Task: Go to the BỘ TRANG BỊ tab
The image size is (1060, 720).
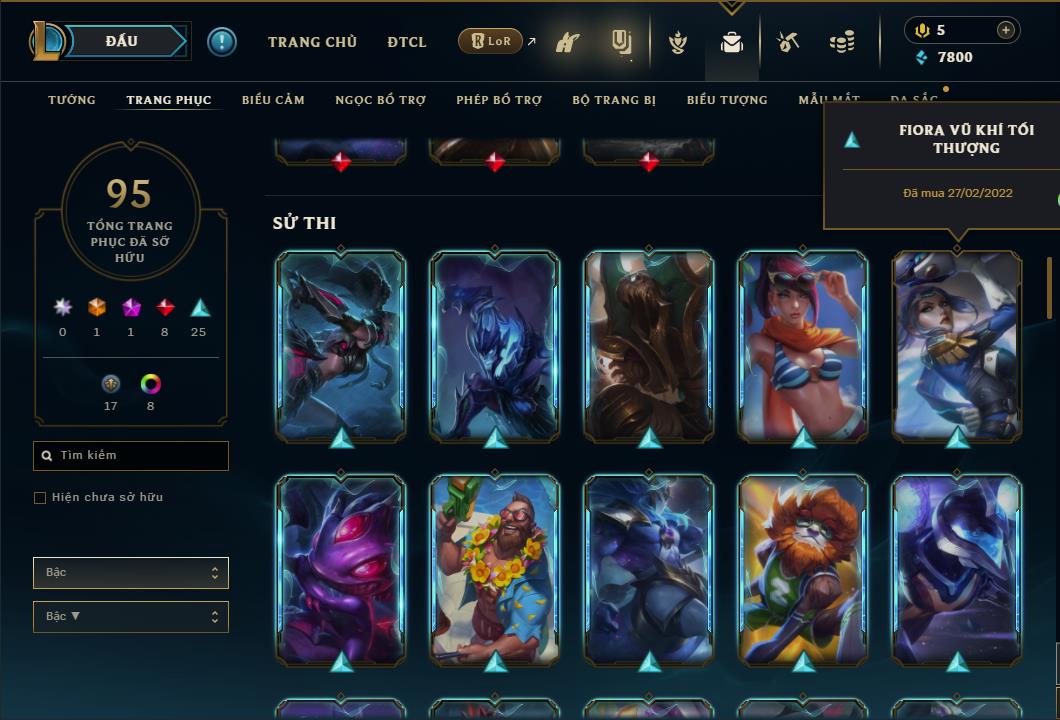Action: click(614, 100)
